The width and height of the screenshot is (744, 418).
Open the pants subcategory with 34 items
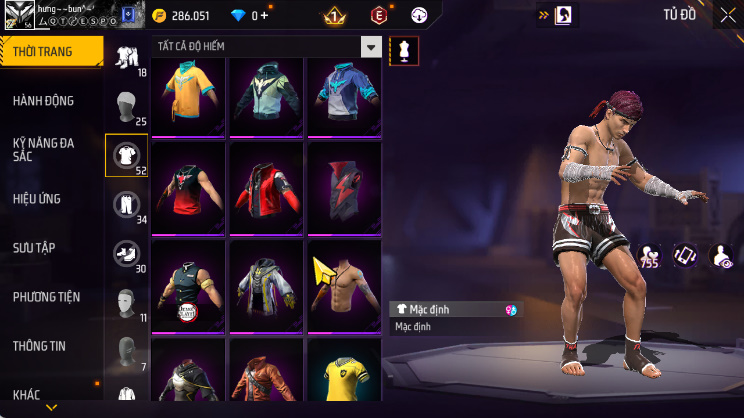click(x=126, y=204)
